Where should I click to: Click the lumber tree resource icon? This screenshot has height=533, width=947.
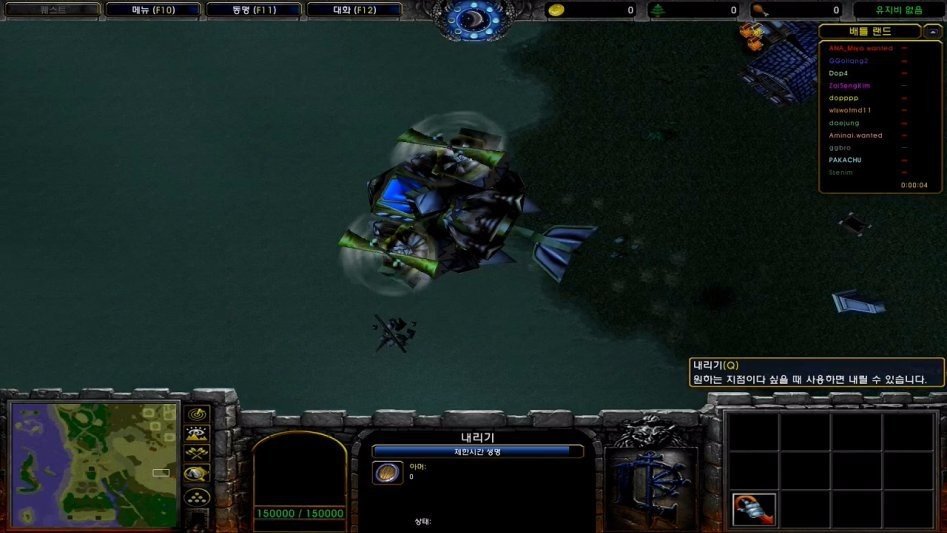coord(658,10)
